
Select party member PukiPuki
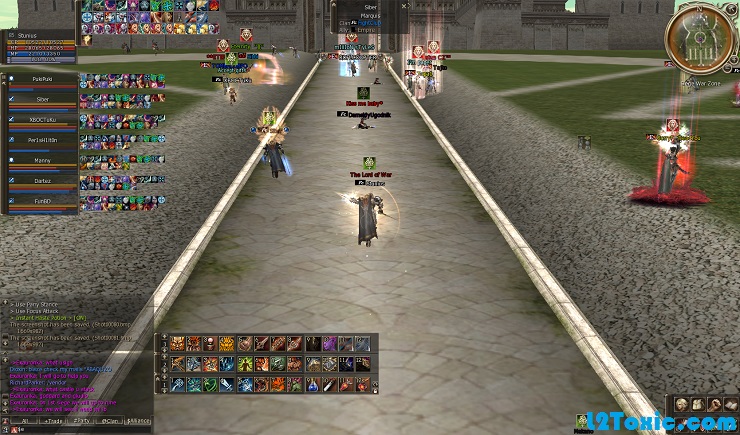[41, 79]
